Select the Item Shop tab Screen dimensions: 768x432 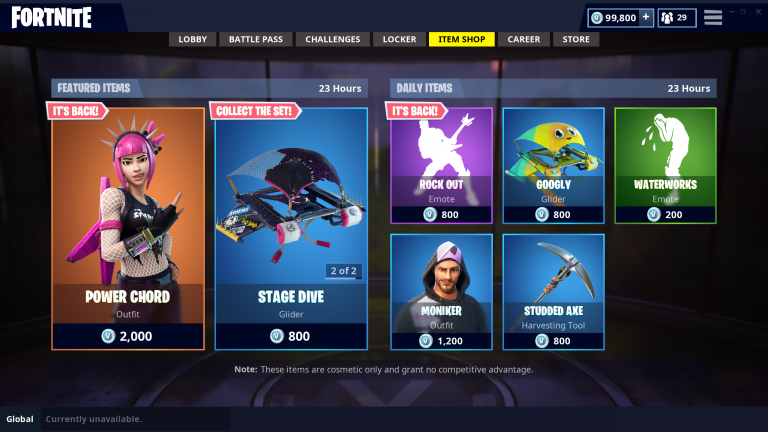(x=461, y=40)
